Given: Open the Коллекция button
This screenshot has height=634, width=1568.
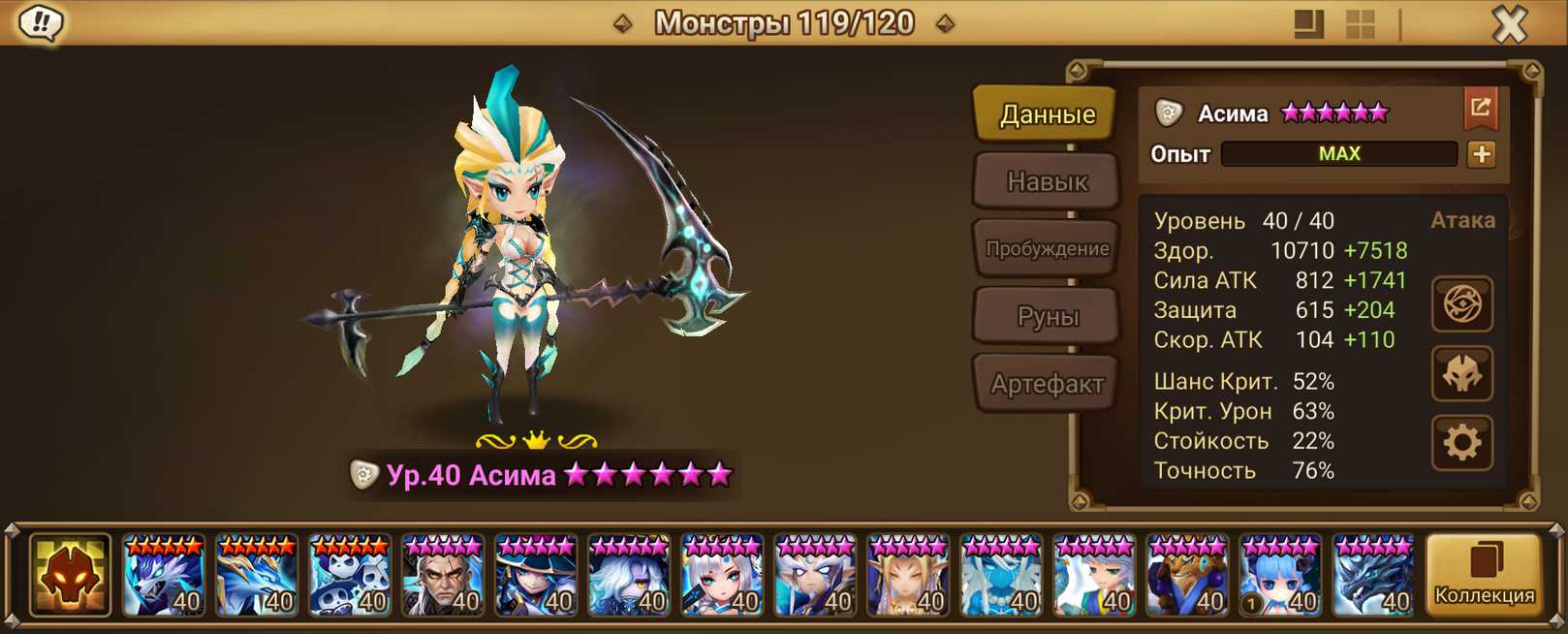Looking at the screenshot, I should pos(1484,576).
